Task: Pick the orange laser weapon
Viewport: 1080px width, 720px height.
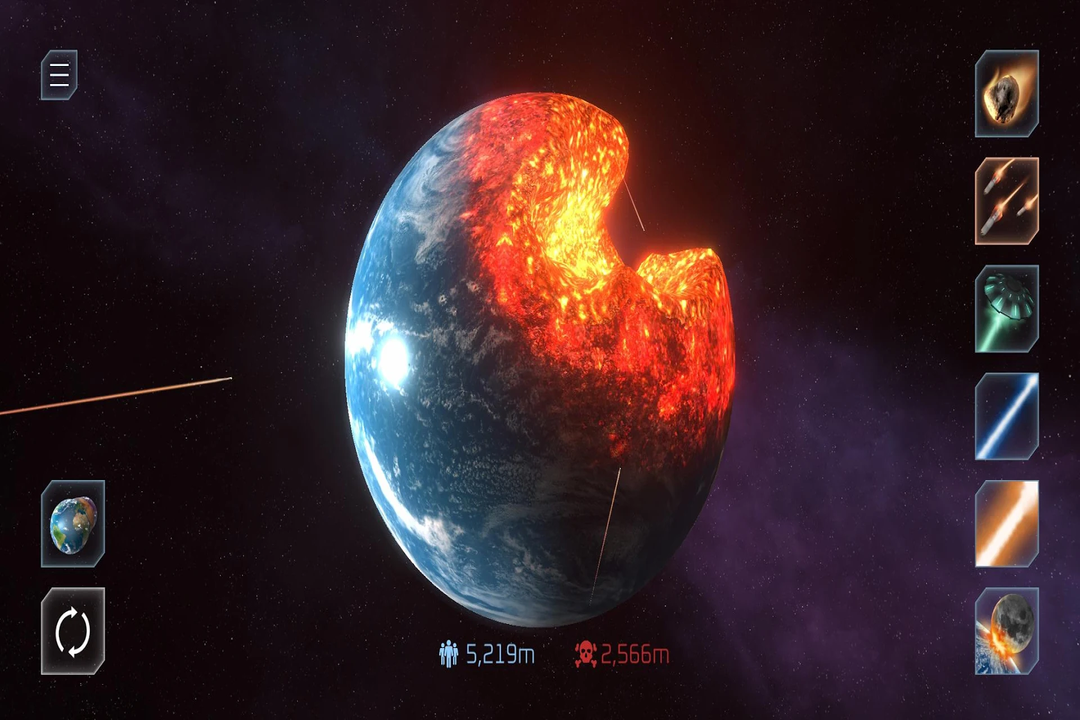Action: point(1007,523)
